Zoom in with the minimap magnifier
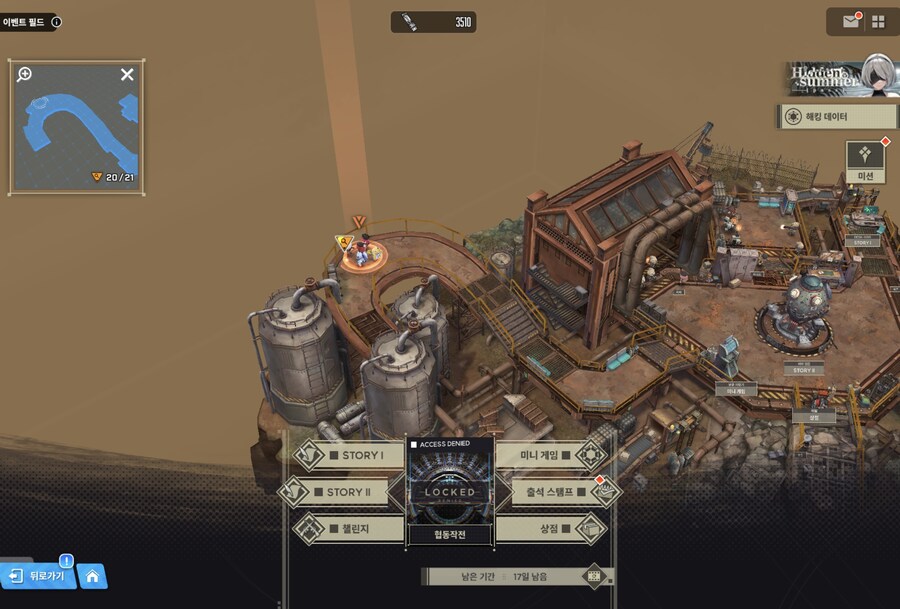This screenshot has width=900, height=609. click(25, 74)
